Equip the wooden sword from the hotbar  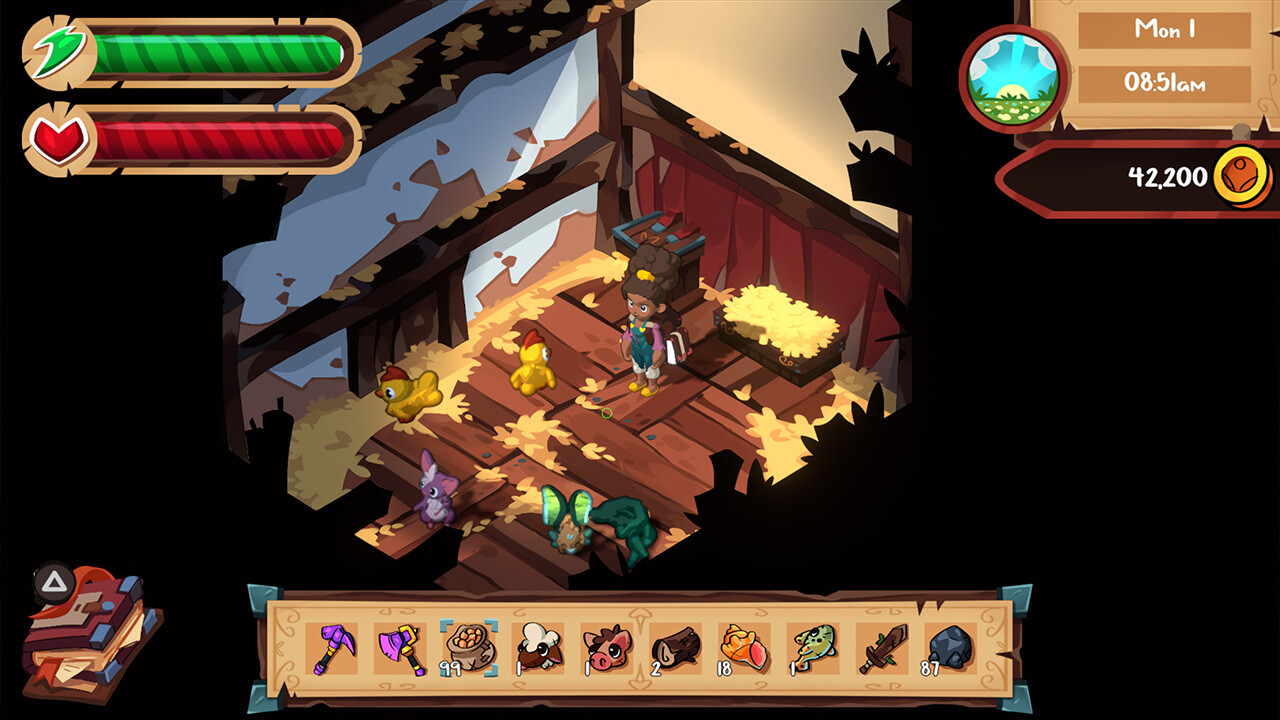point(881,649)
